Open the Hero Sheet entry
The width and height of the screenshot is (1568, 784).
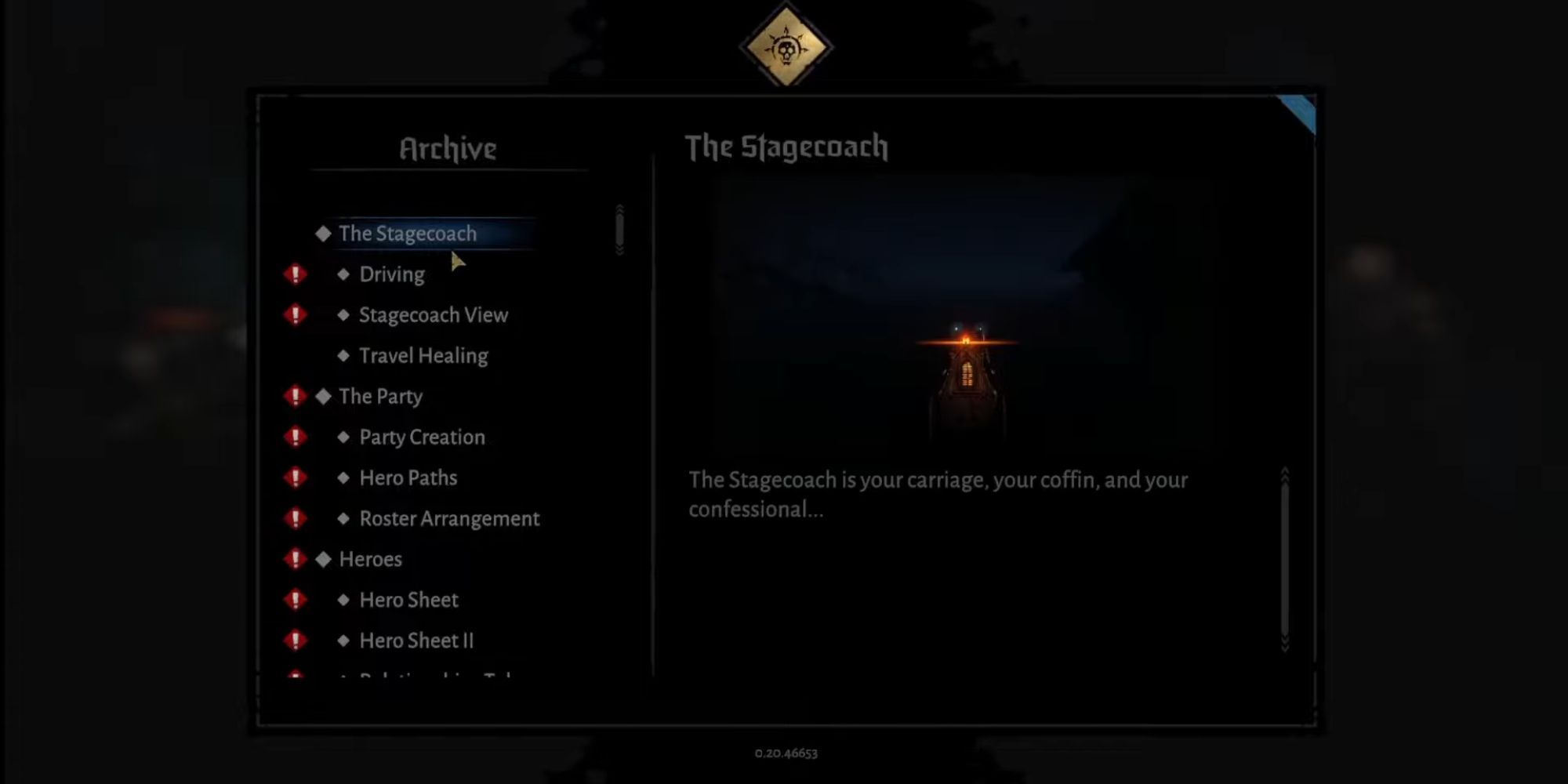pos(408,601)
